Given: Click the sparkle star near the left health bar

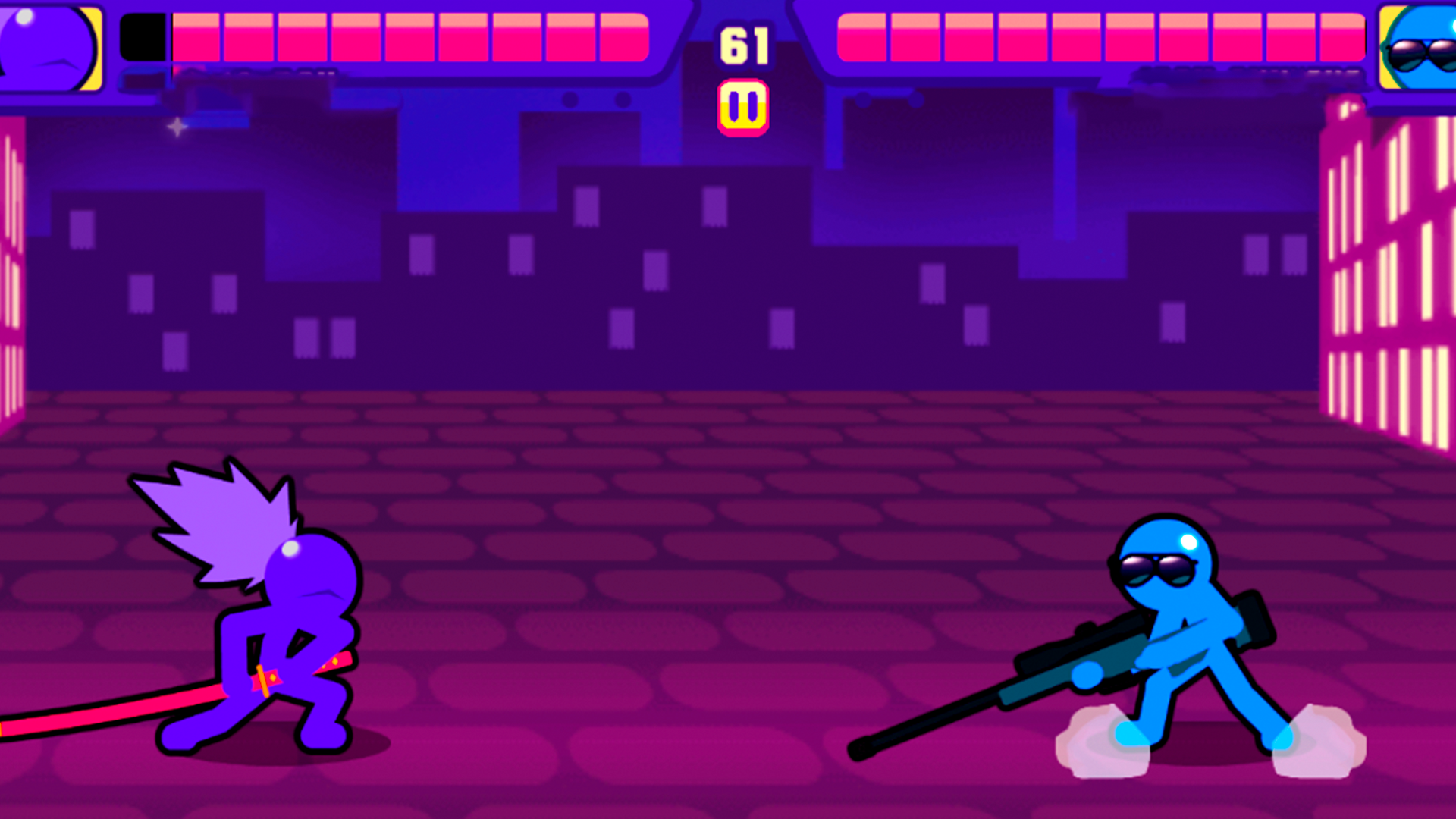Looking at the screenshot, I should 177,128.
